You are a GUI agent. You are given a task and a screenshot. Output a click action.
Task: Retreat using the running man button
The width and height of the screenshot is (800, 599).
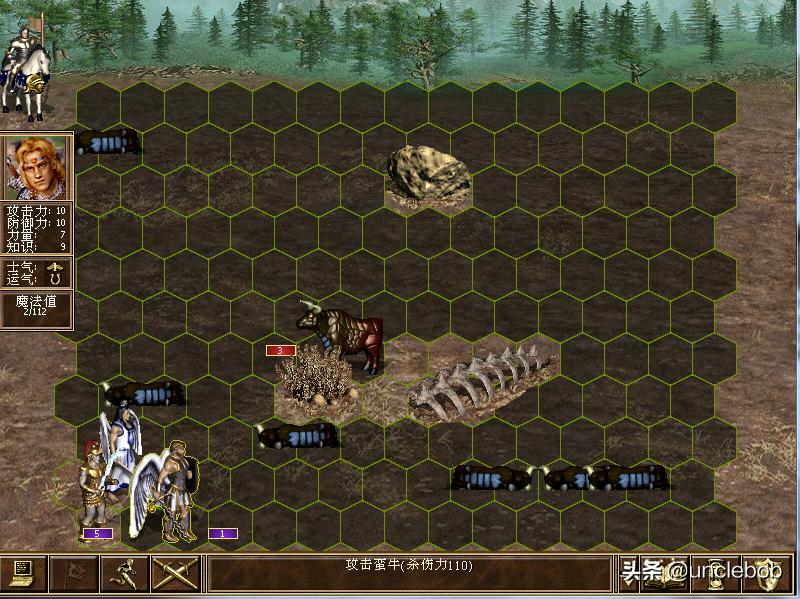pos(125,574)
